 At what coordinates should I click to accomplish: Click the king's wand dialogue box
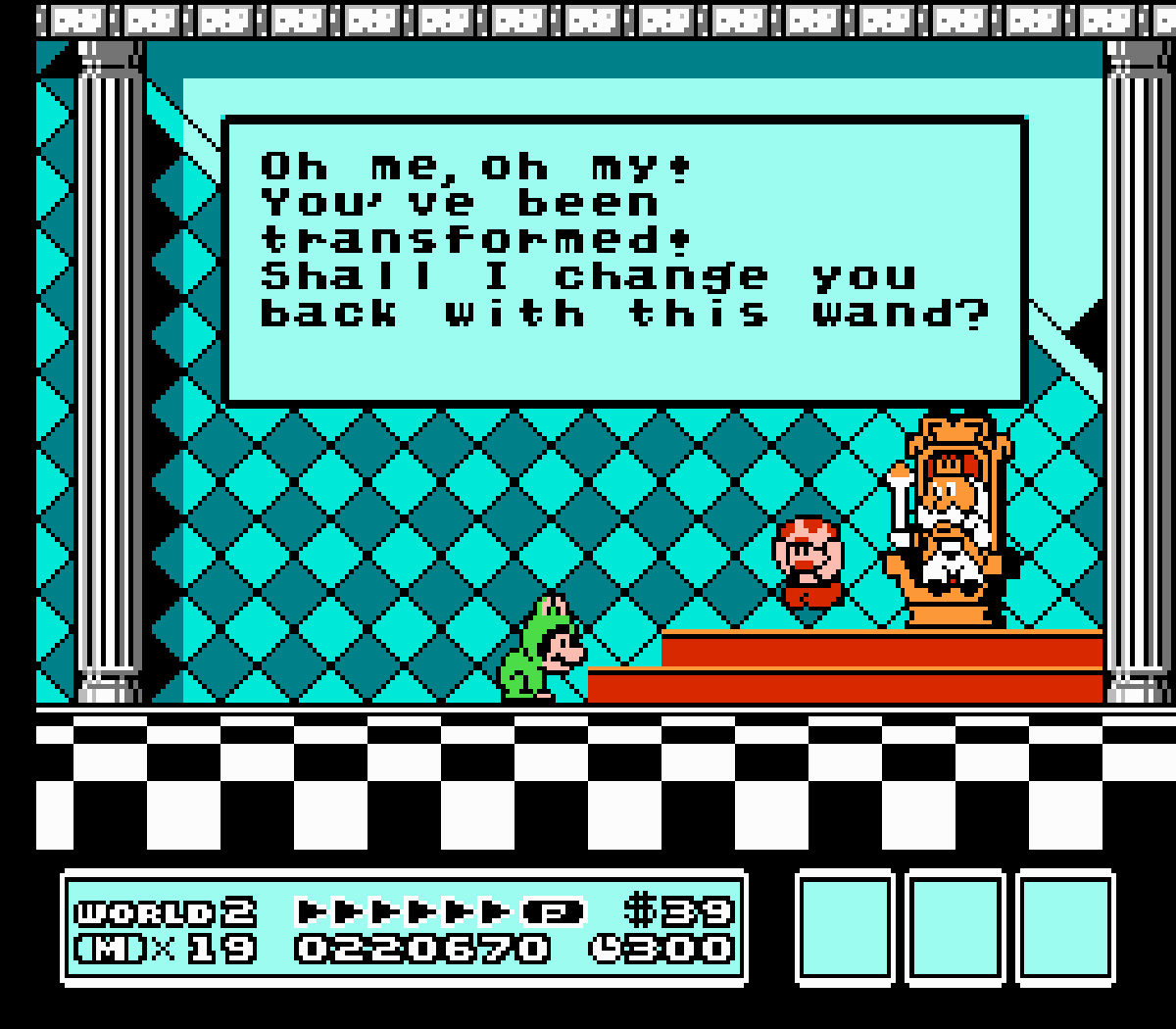pos(625,260)
